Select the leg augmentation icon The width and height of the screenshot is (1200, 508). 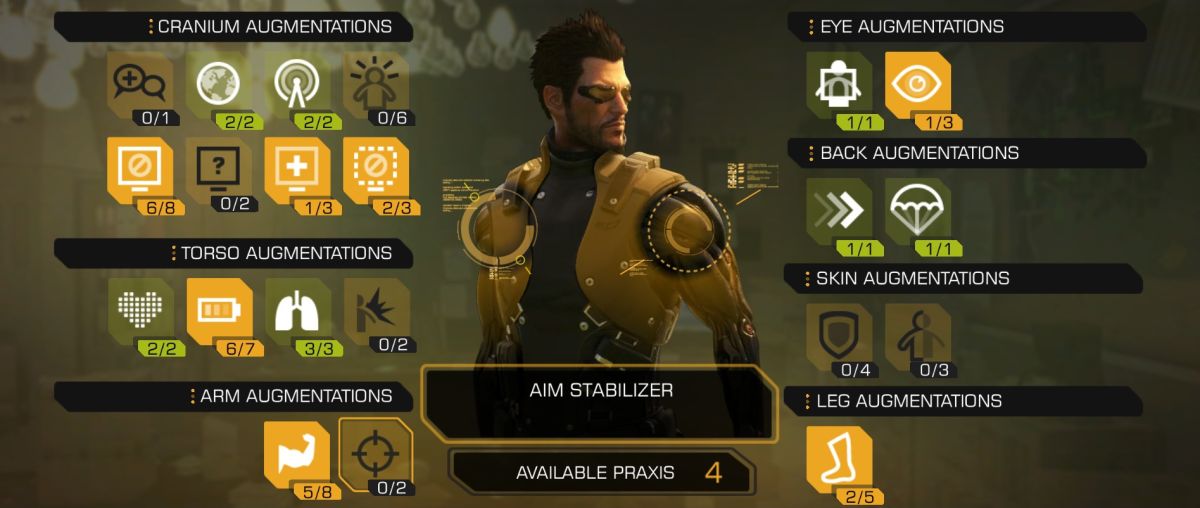tap(838, 459)
